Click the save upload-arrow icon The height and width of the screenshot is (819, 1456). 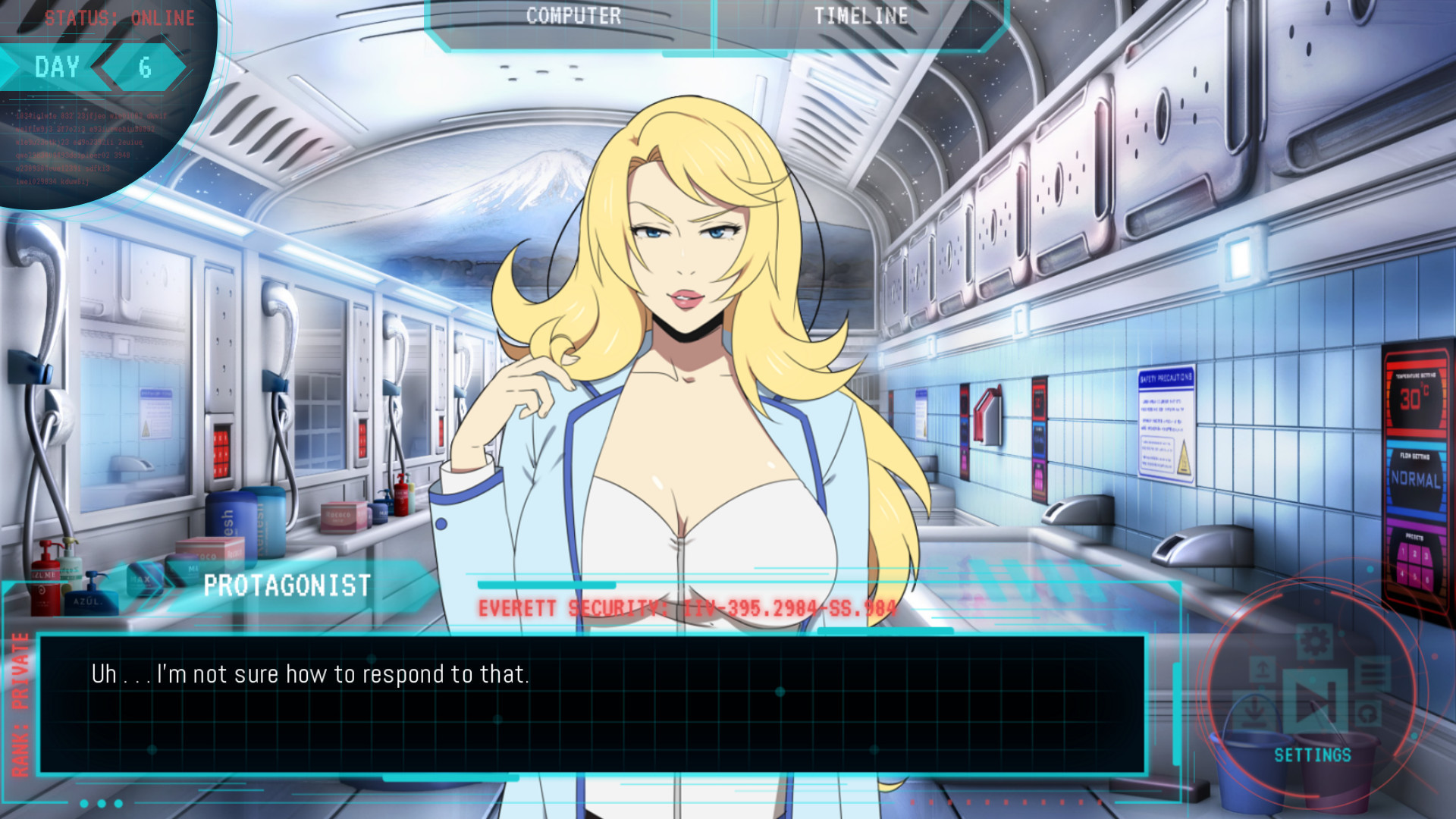click(x=1262, y=669)
